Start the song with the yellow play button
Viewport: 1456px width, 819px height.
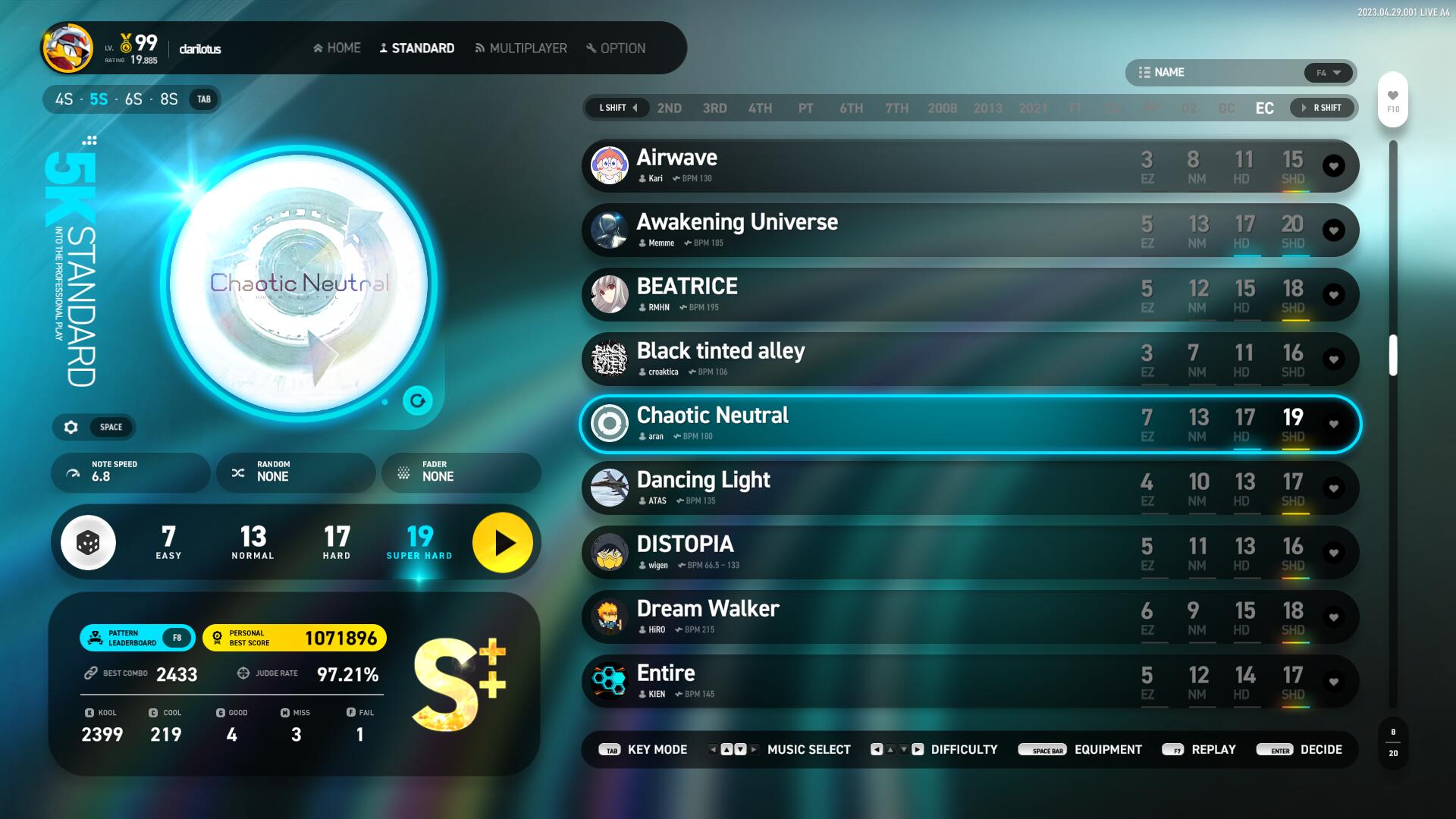pos(503,543)
